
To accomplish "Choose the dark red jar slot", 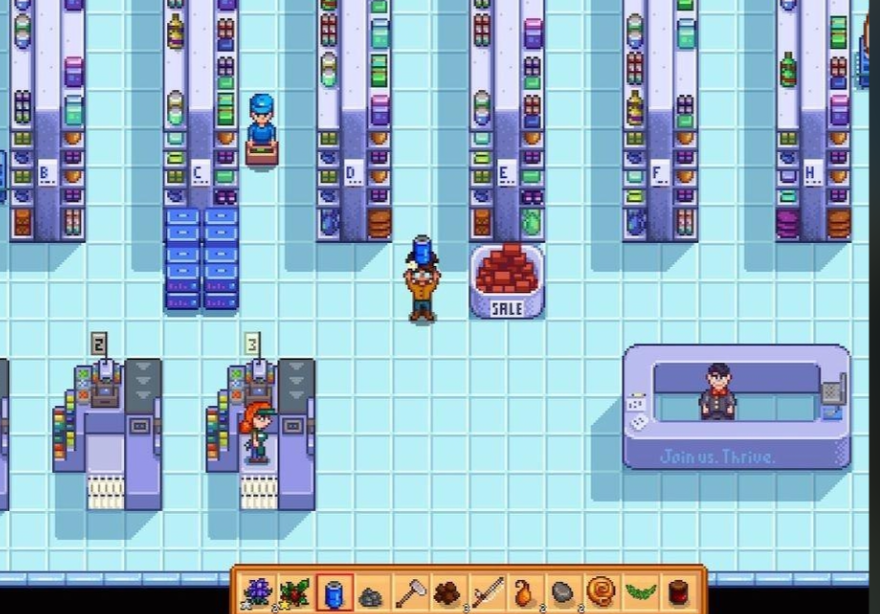I will [679, 592].
